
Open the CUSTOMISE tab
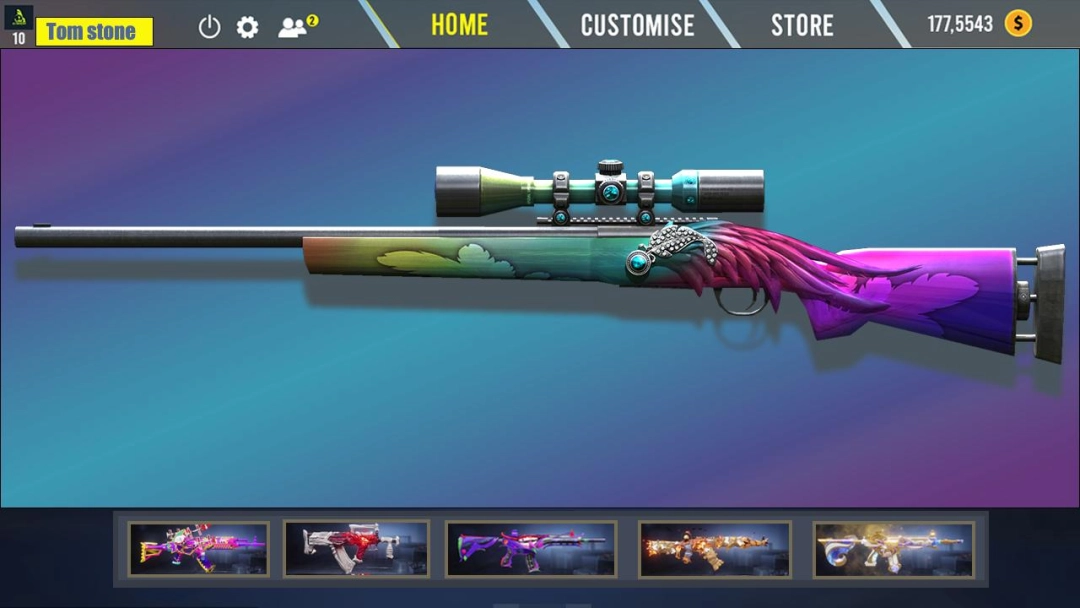(x=637, y=25)
